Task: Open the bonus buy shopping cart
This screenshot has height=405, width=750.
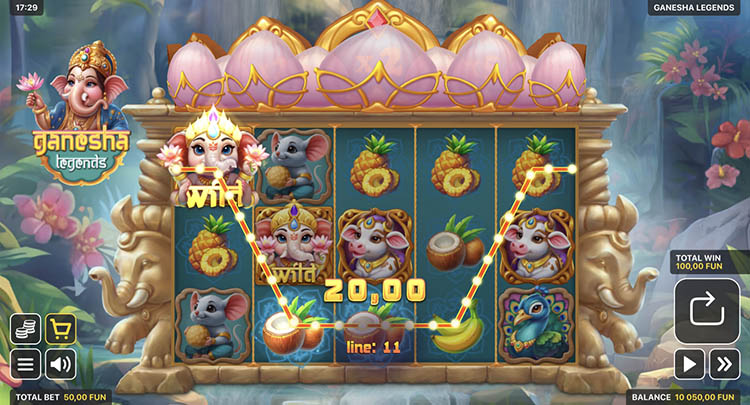Action: [x=60, y=329]
